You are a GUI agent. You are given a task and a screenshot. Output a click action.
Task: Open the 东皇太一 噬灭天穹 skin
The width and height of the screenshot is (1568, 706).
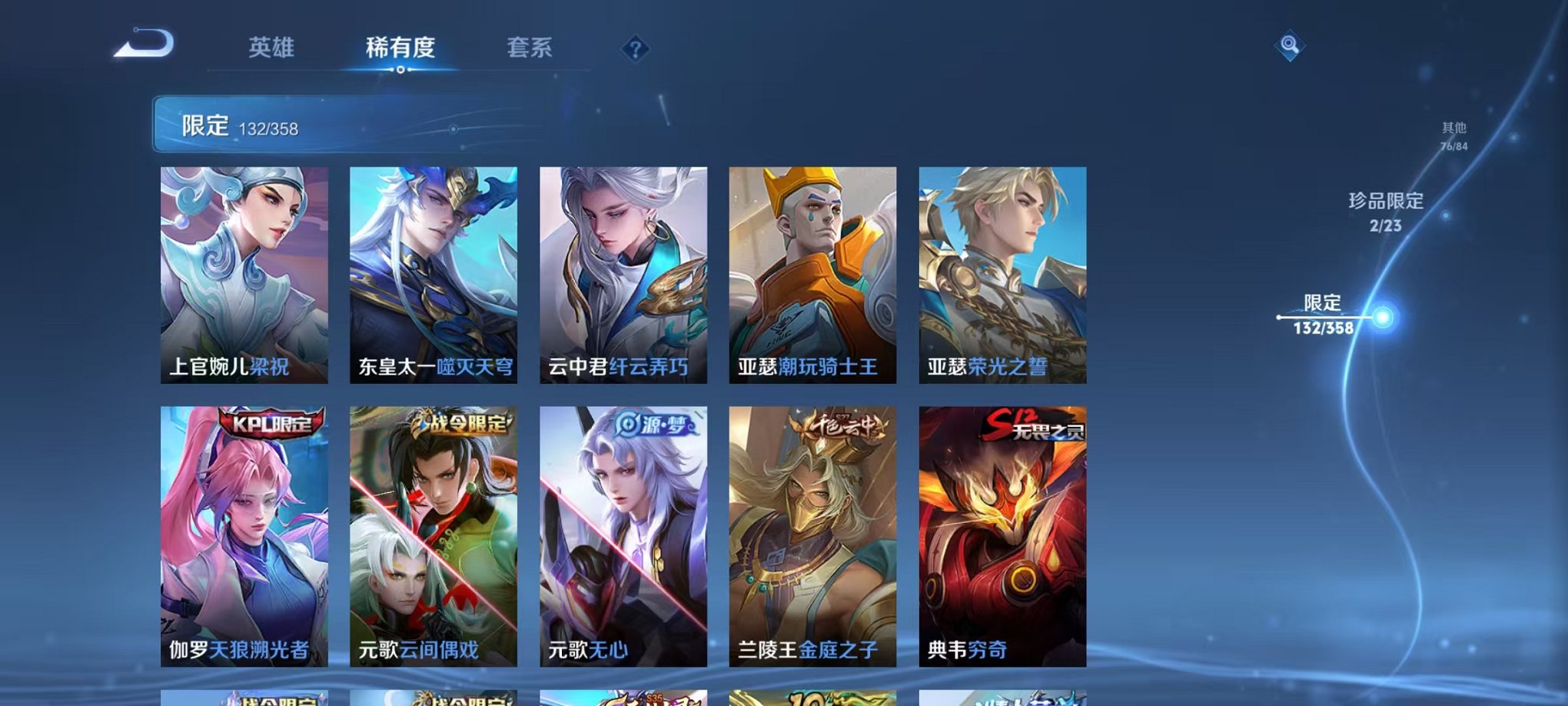(435, 277)
